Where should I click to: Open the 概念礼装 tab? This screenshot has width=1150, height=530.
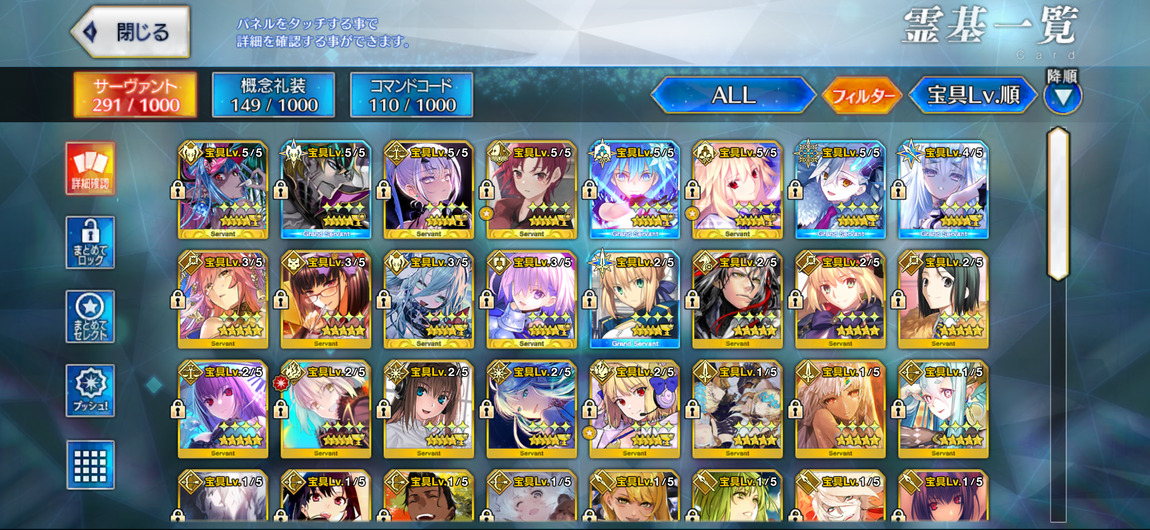[273, 95]
